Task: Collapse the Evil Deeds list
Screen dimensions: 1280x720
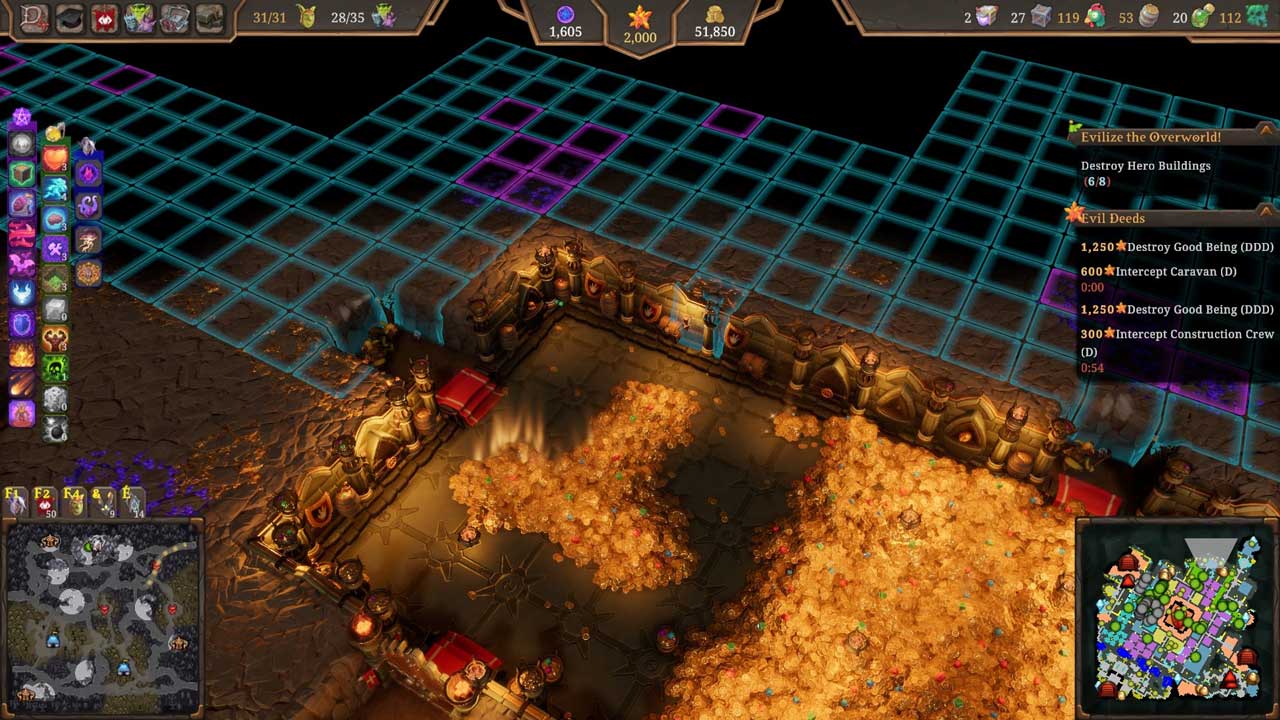Action: 1264,211
